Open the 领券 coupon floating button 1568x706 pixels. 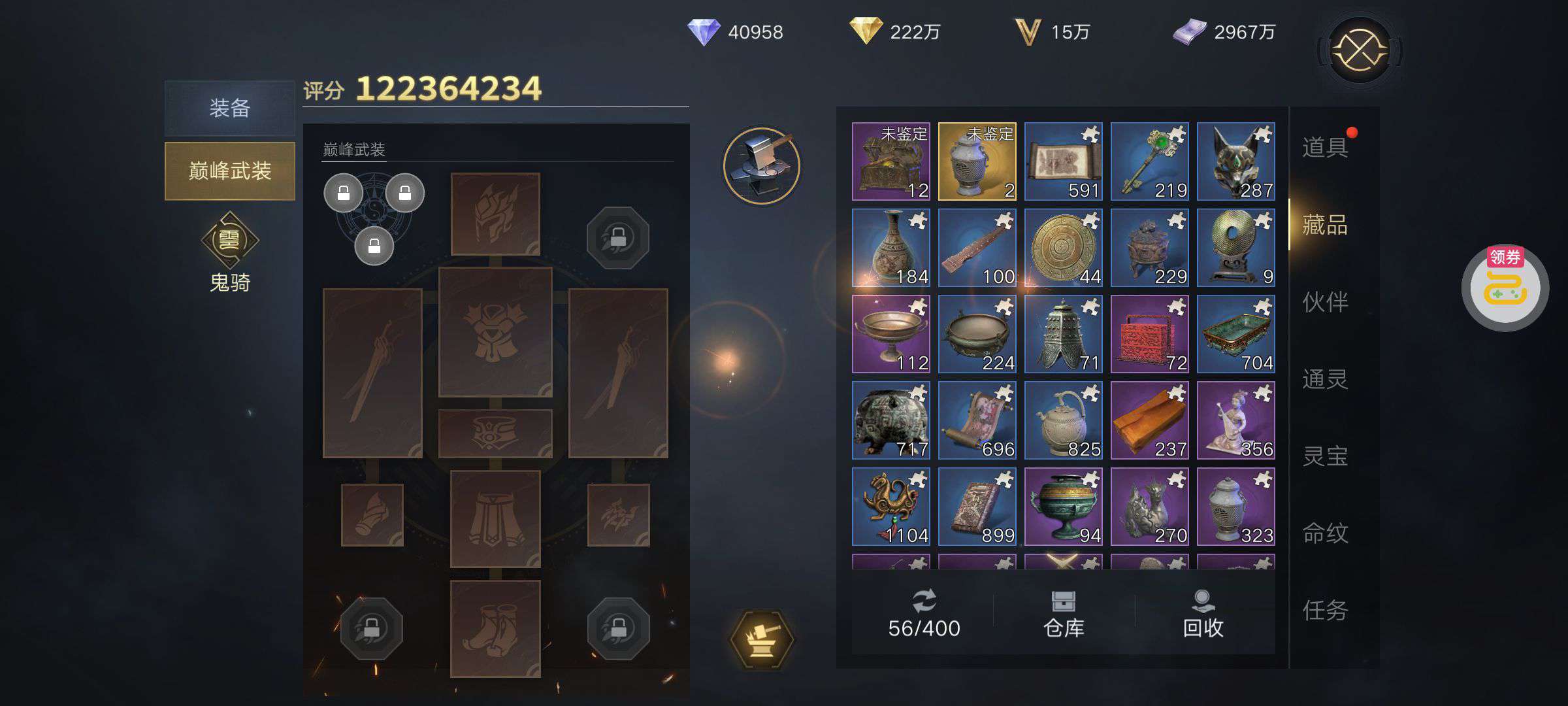click(x=1505, y=288)
